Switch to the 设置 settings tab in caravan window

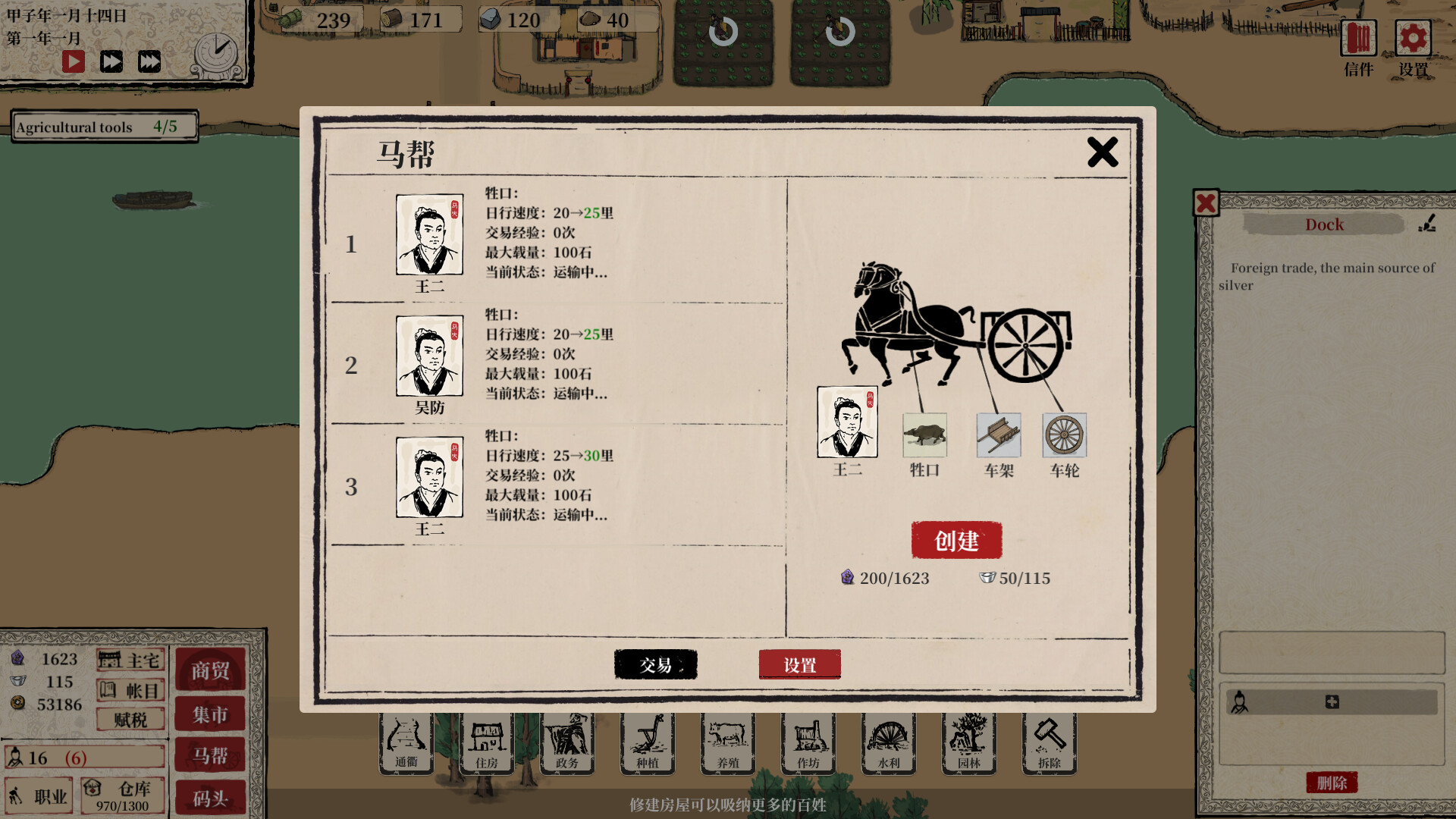point(799,664)
